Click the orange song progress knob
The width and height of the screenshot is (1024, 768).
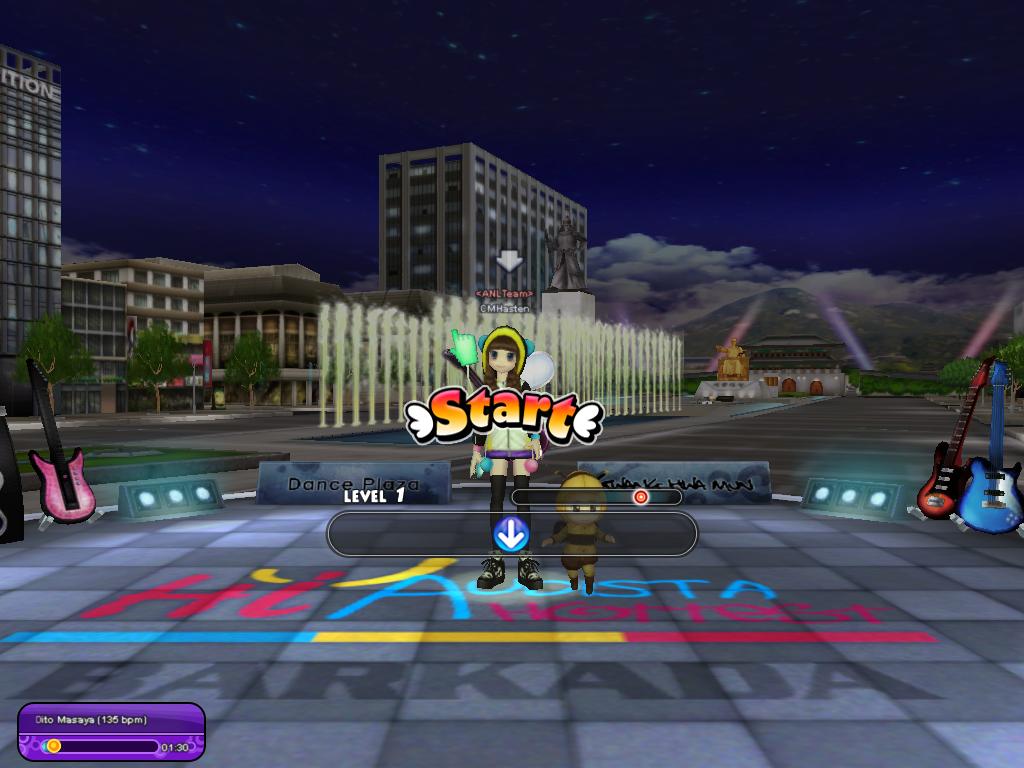click(x=54, y=745)
